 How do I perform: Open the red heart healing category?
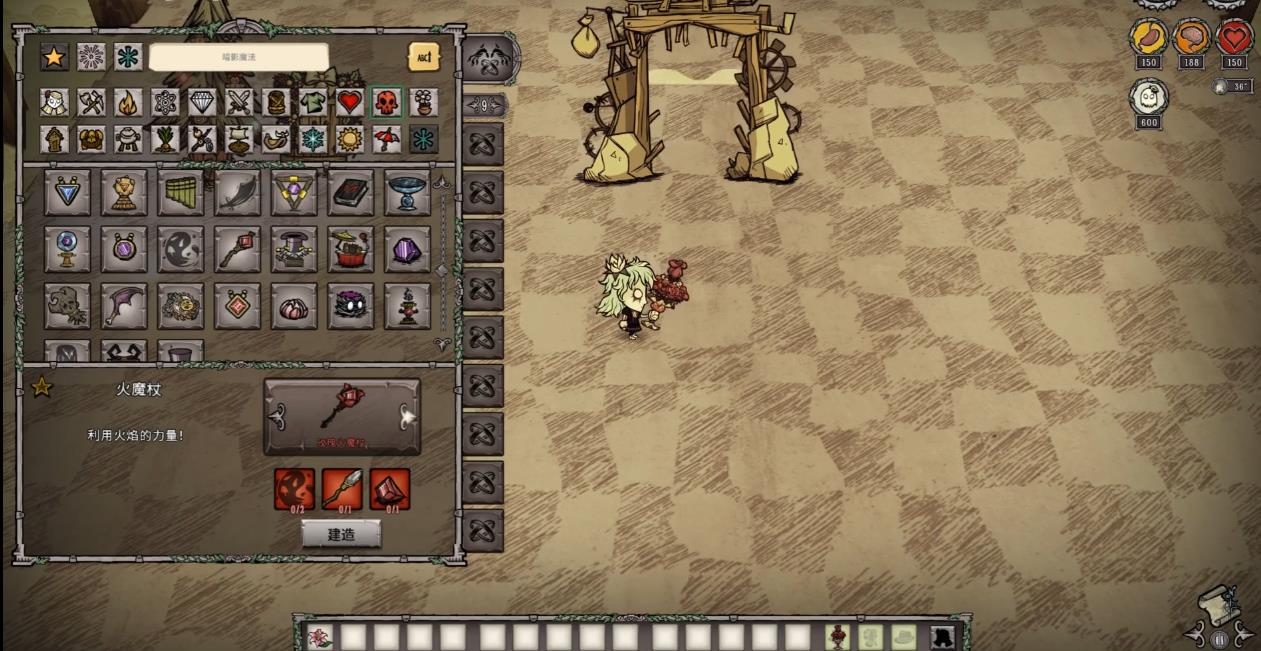349,102
